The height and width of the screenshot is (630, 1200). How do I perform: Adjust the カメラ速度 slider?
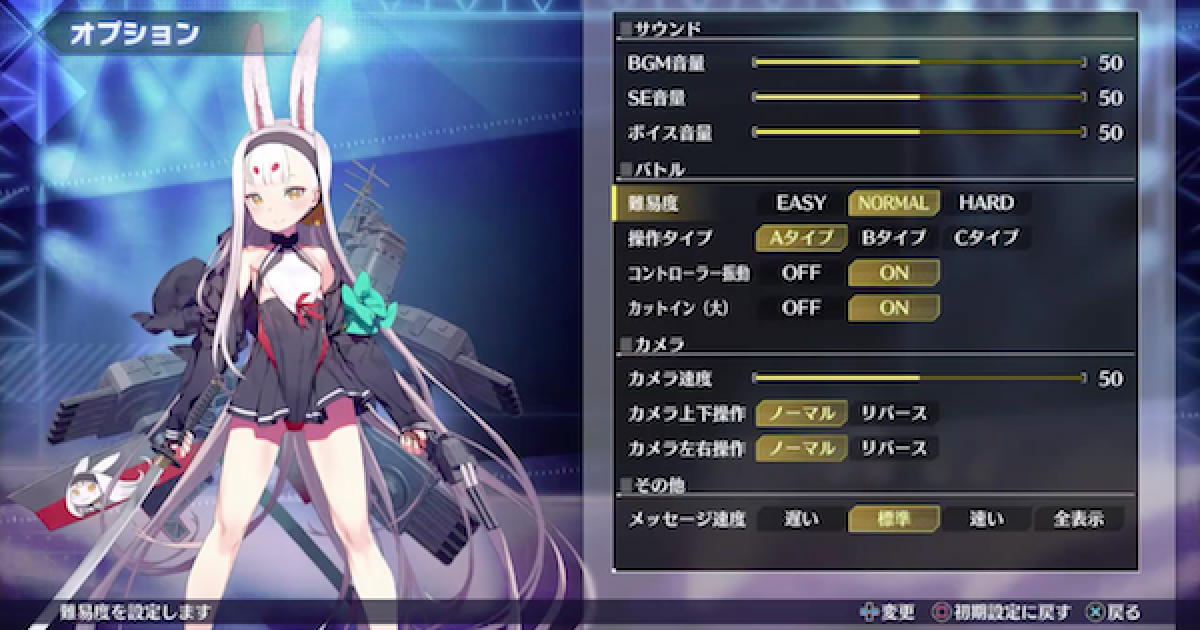tap(918, 378)
